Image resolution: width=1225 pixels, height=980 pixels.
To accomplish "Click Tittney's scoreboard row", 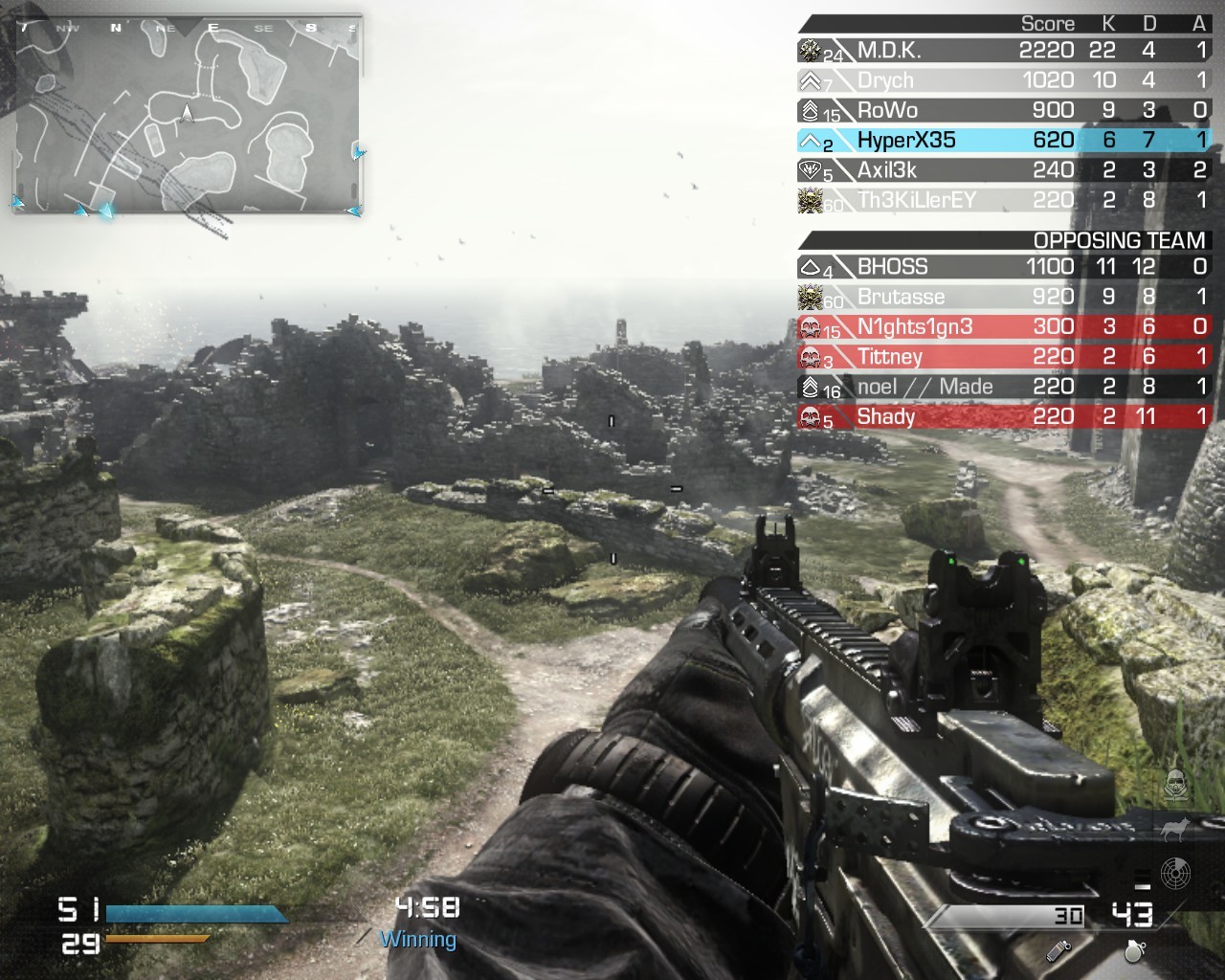I will 1003,357.
